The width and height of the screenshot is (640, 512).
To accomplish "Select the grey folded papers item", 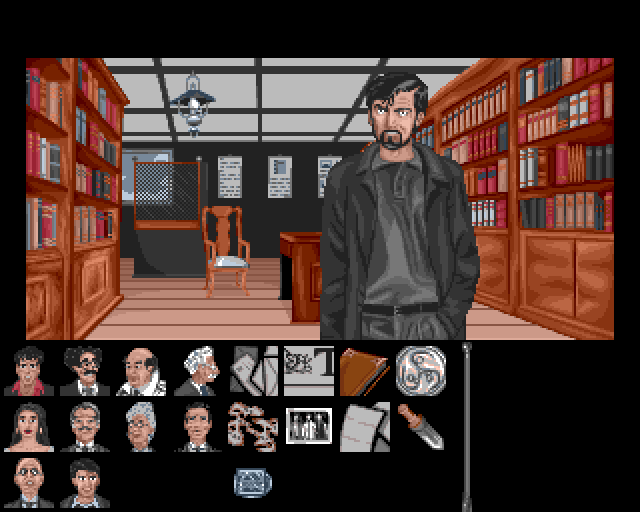I will [254, 371].
